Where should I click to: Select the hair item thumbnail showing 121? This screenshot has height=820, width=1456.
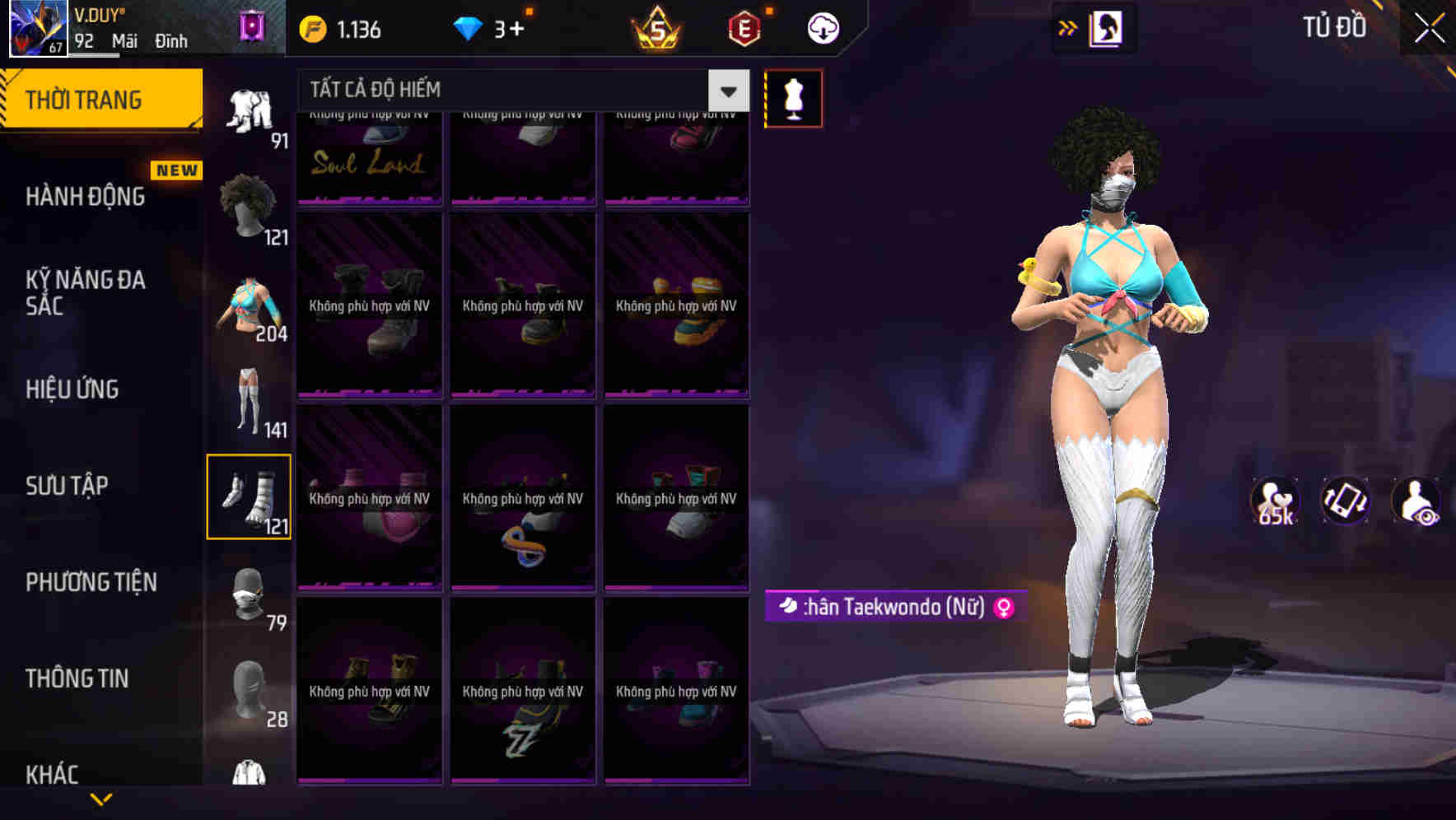pos(247,204)
